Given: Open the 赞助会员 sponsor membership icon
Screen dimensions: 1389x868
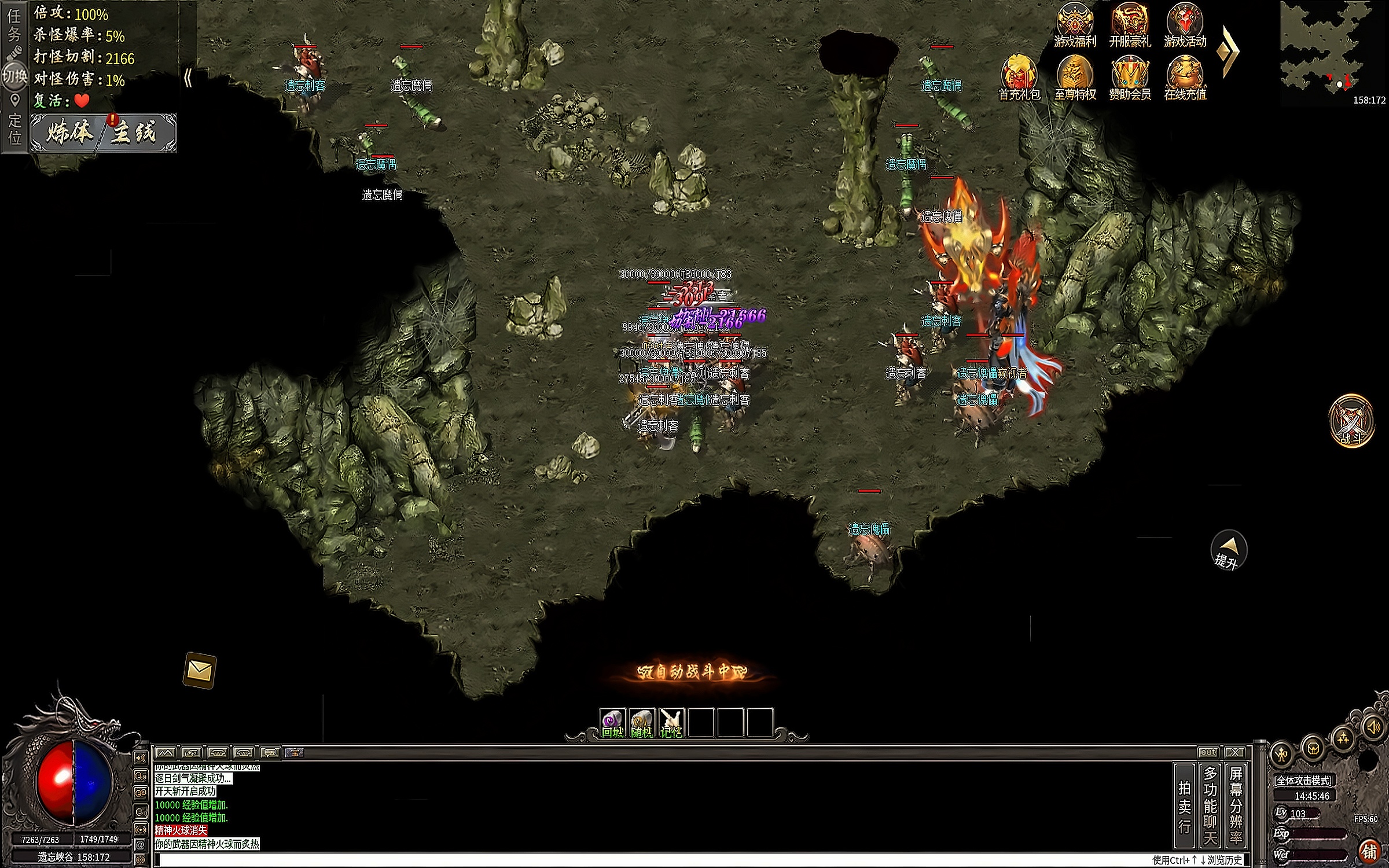Looking at the screenshot, I should point(1130,78).
